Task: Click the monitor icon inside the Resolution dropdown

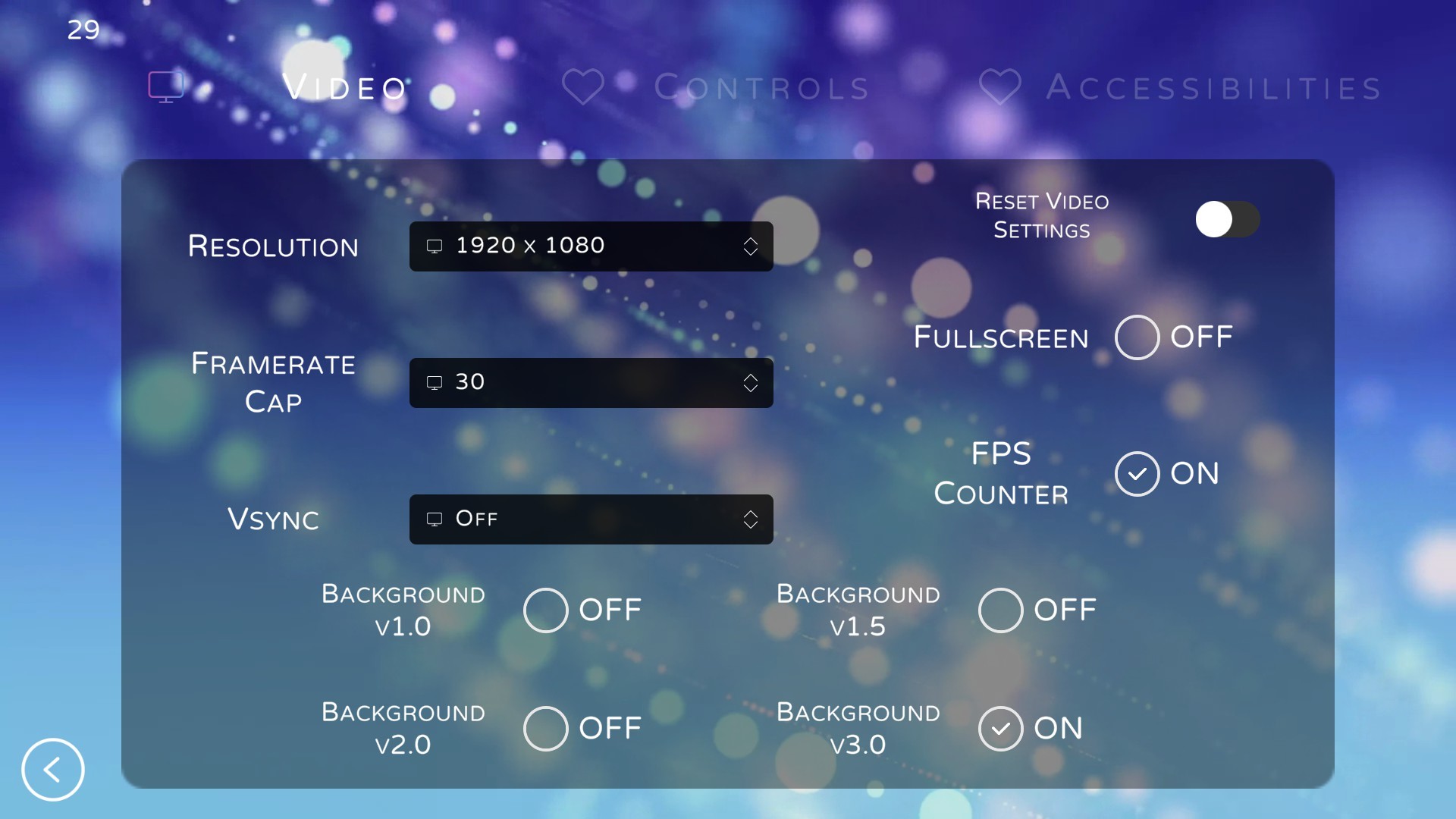Action: (434, 246)
